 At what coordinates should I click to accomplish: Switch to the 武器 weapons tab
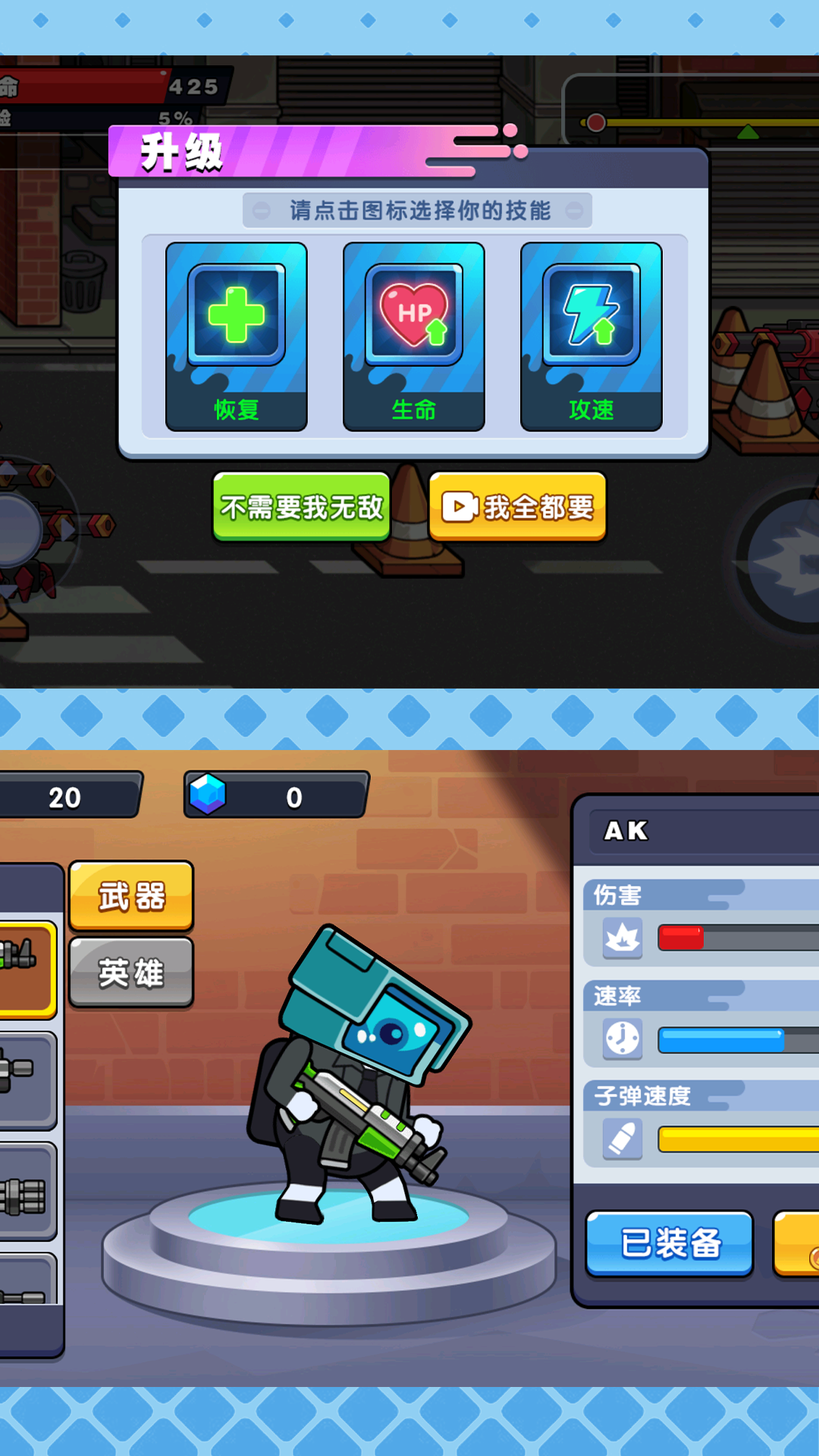[131, 896]
